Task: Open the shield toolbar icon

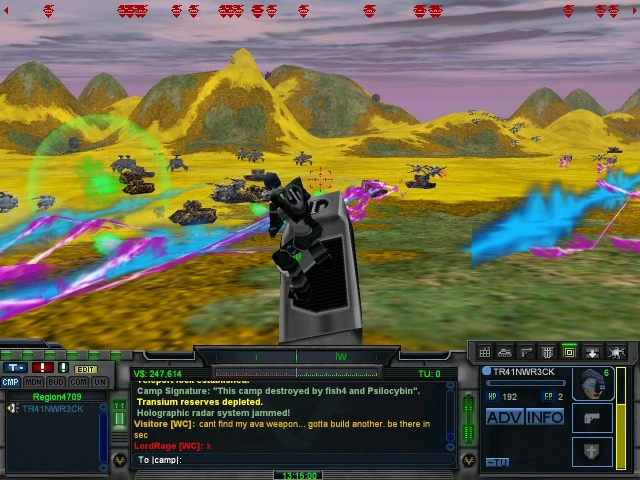Action: (548, 352)
